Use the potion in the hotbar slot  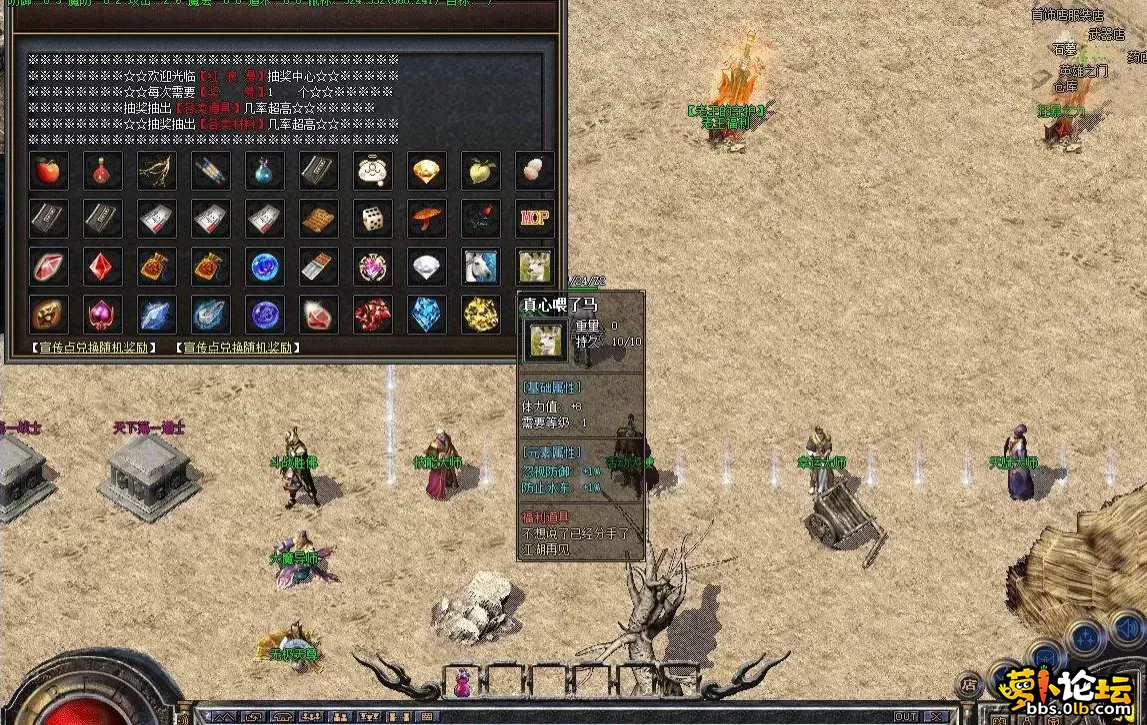pos(463,685)
